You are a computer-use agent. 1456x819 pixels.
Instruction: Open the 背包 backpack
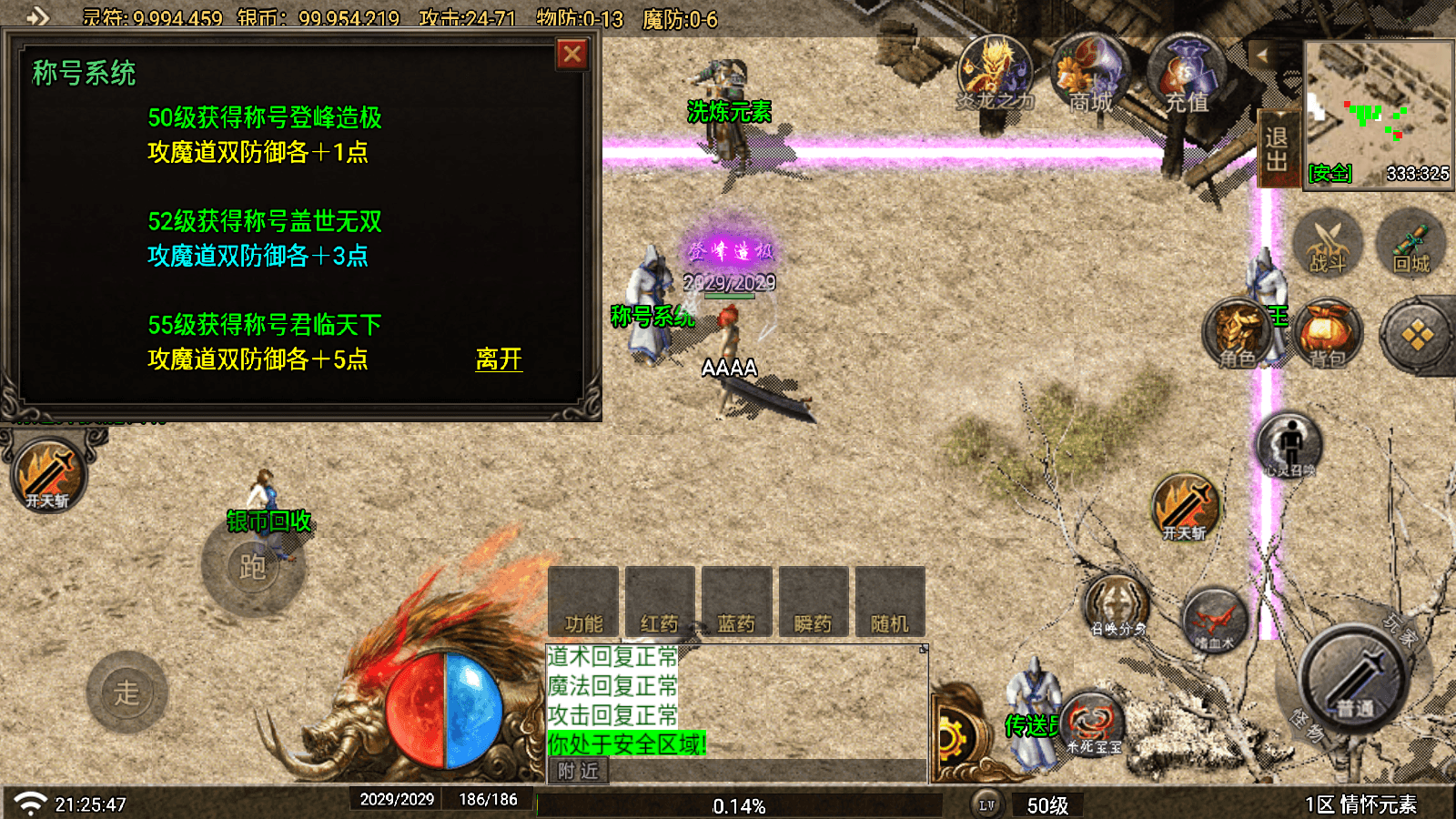tap(1329, 335)
